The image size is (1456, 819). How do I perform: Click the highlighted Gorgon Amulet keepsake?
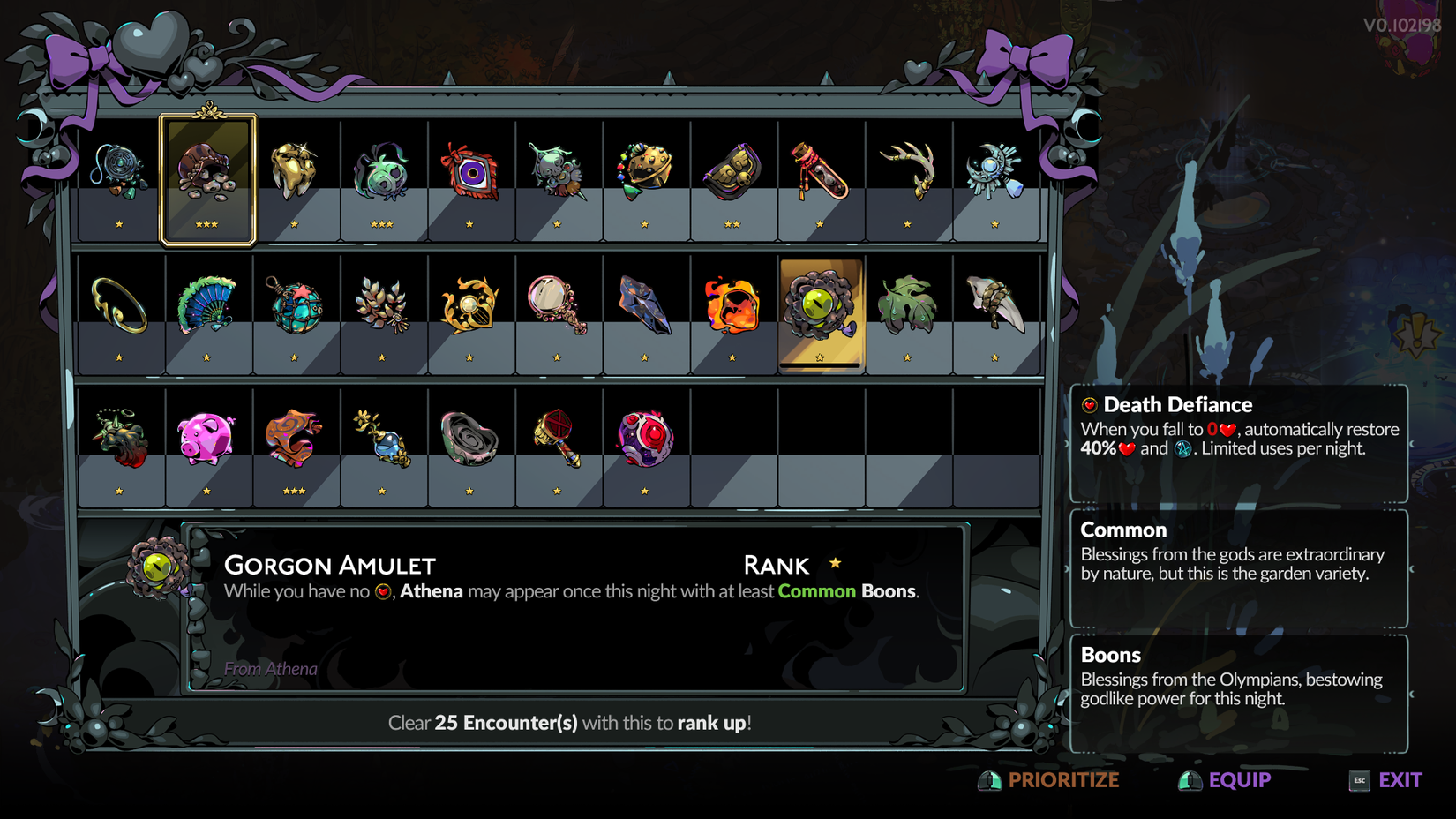point(821,309)
